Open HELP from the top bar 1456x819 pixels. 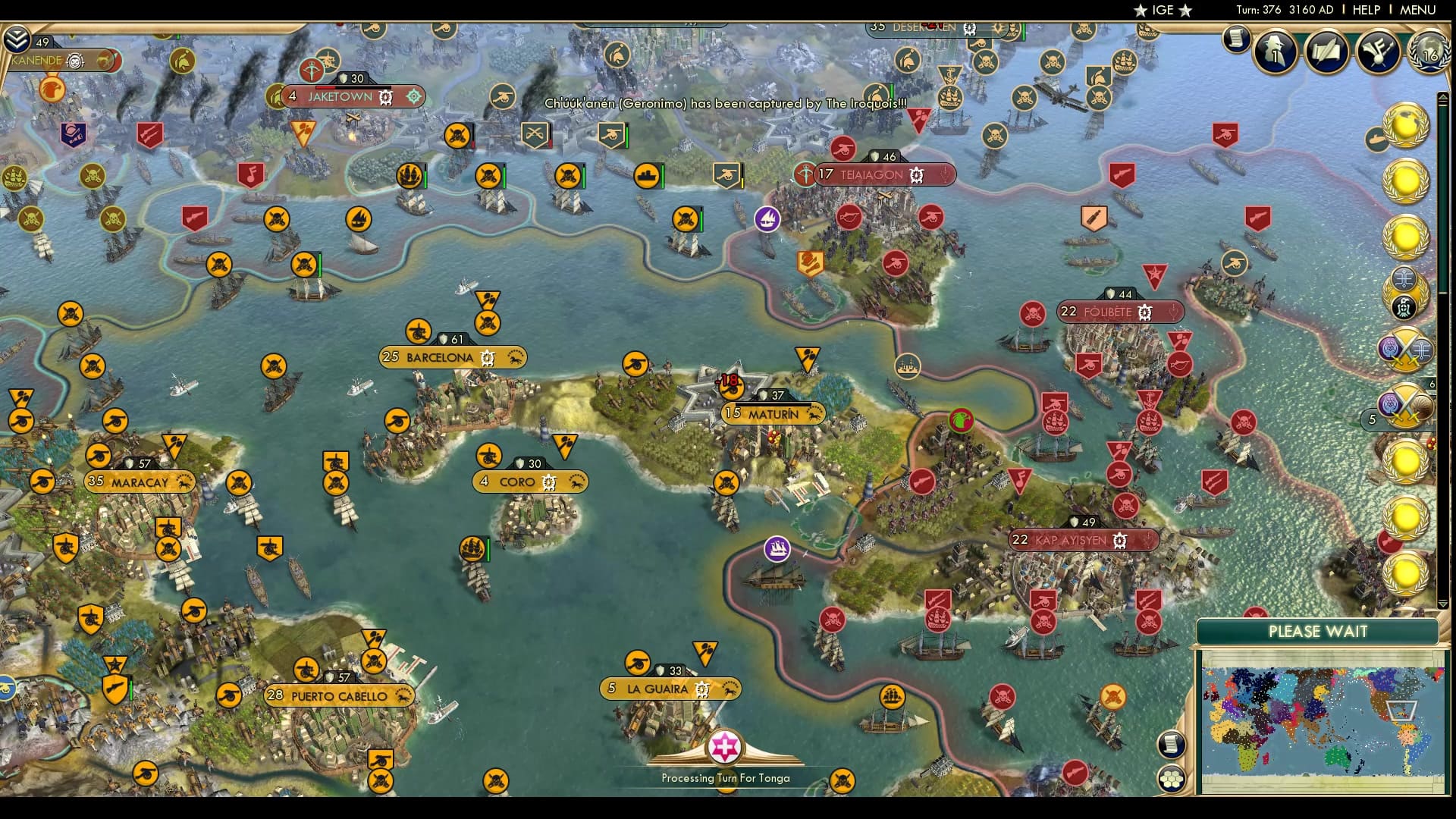pyautogui.click(x=1365, y=10)
